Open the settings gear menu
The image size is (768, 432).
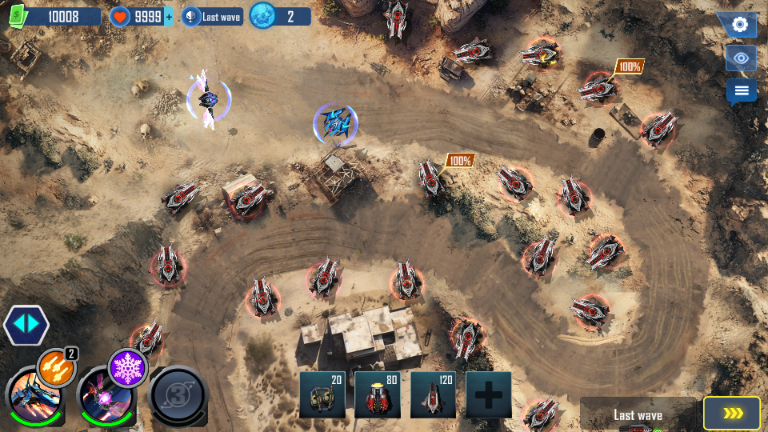click(x=740, y=25)
